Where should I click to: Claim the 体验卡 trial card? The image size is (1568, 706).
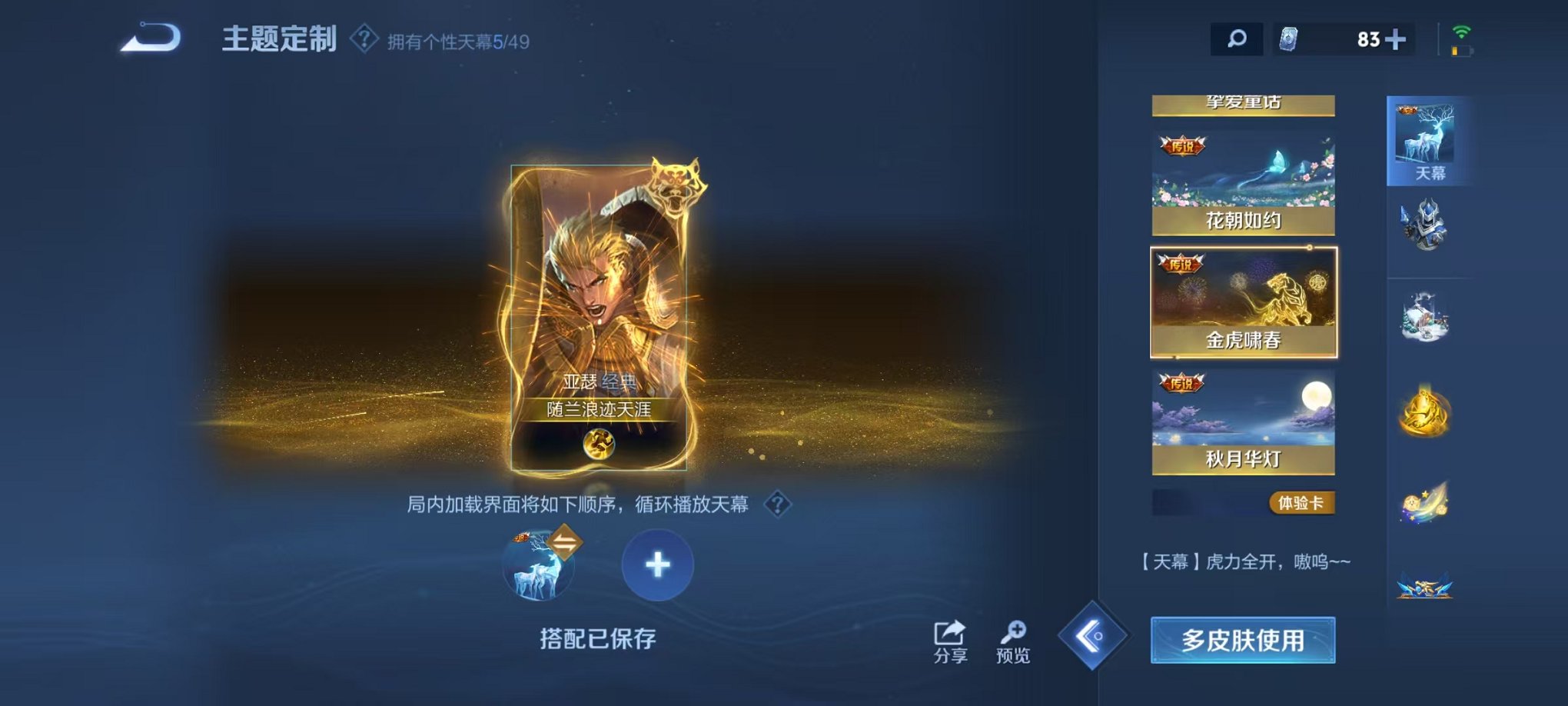tap(1304, 501)
